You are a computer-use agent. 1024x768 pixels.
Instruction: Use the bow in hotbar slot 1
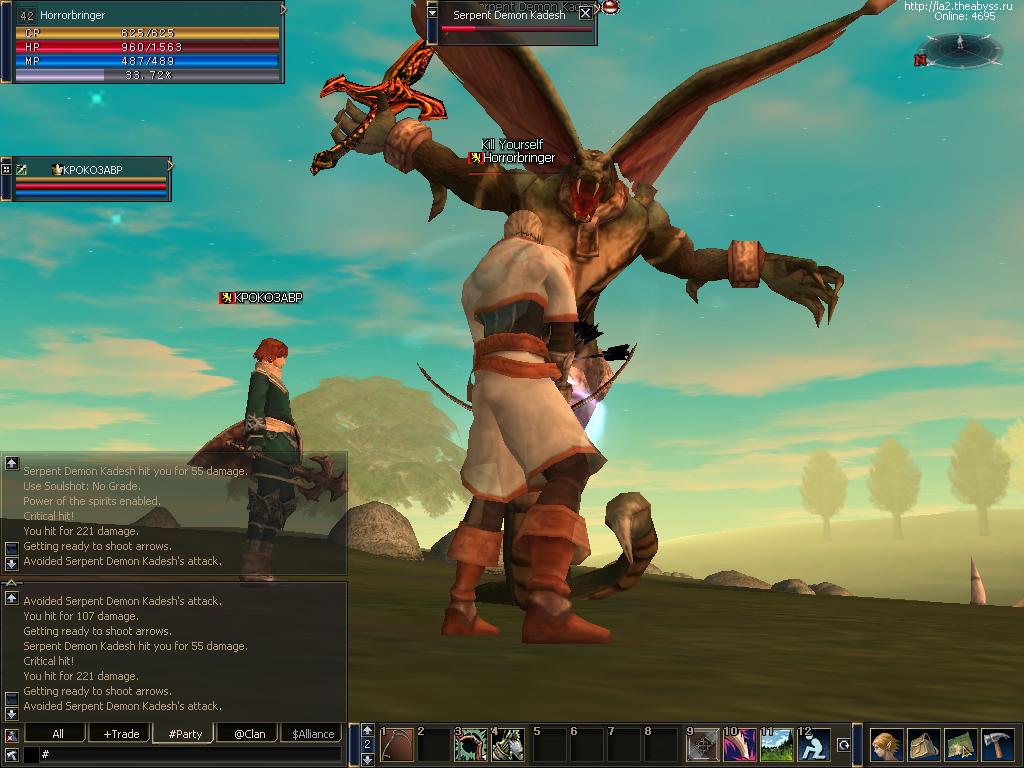(x=398, y=745)
